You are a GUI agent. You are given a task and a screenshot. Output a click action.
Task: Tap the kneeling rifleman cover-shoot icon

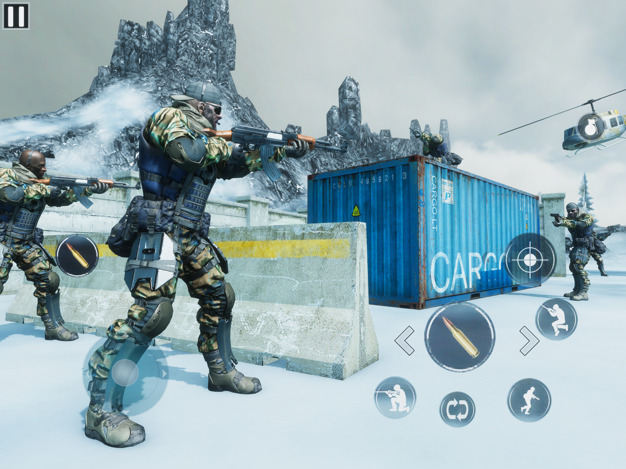pyautogui.click(x=395, y=397)
